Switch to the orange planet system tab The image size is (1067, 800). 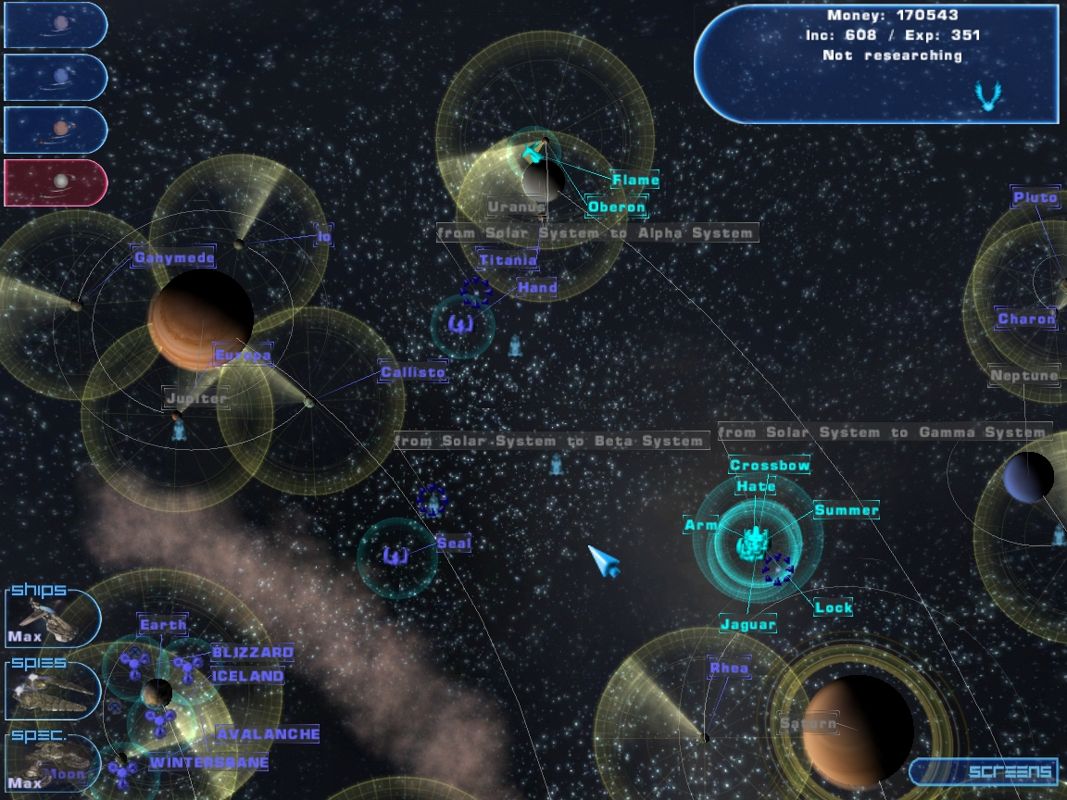[54, 129]
